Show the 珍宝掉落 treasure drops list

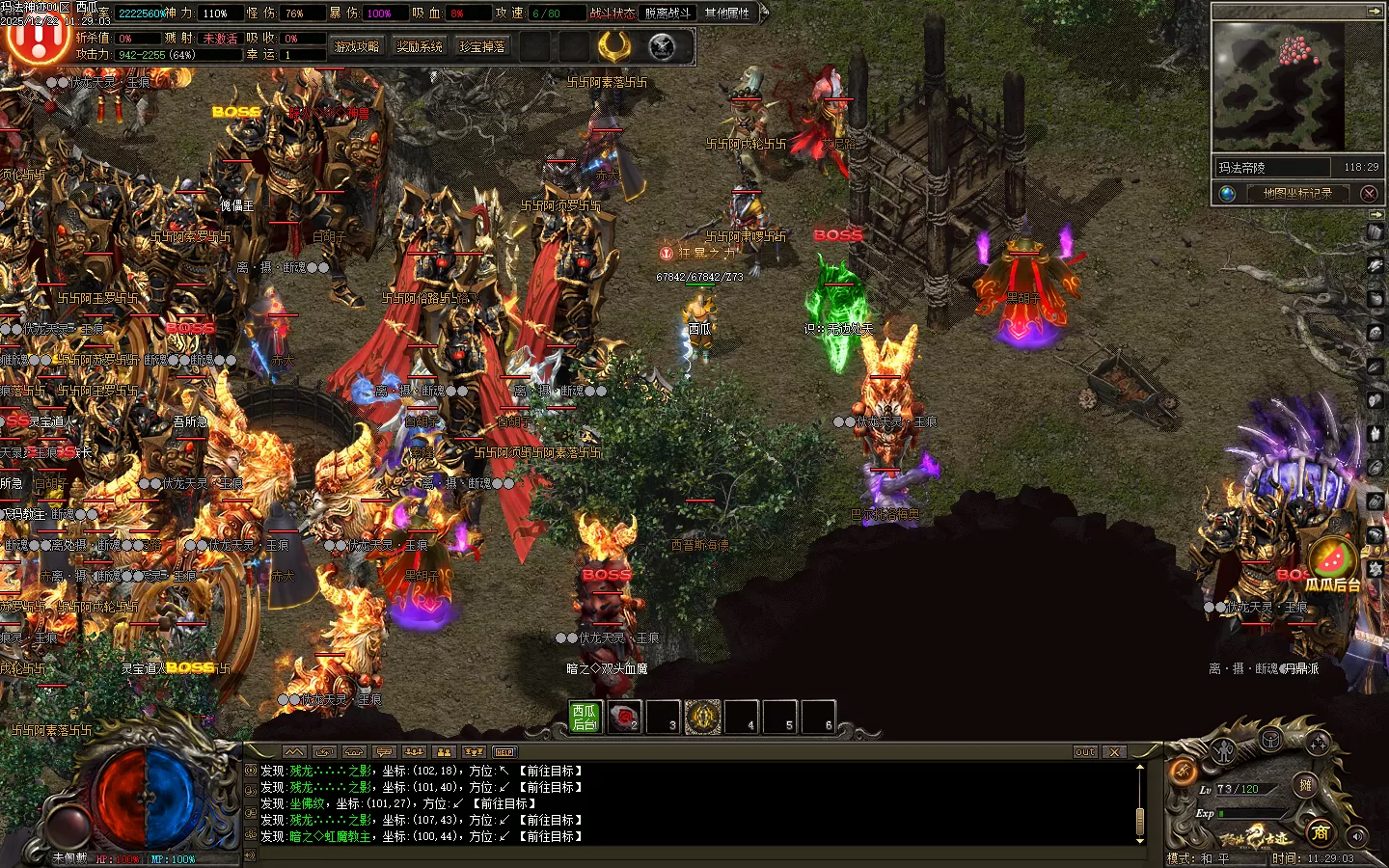(x=482, y=46)
